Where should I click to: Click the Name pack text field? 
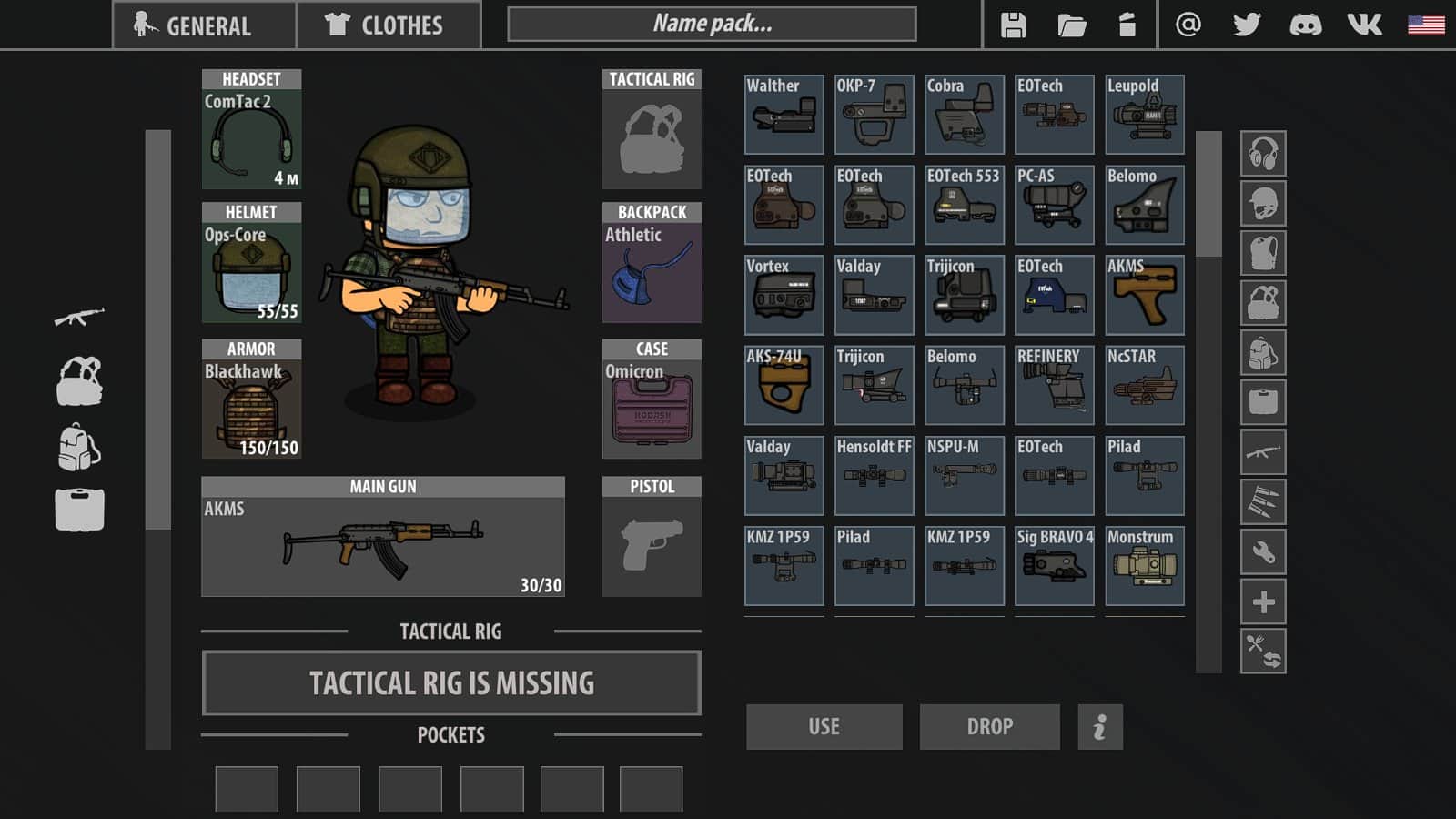(712, 25)
